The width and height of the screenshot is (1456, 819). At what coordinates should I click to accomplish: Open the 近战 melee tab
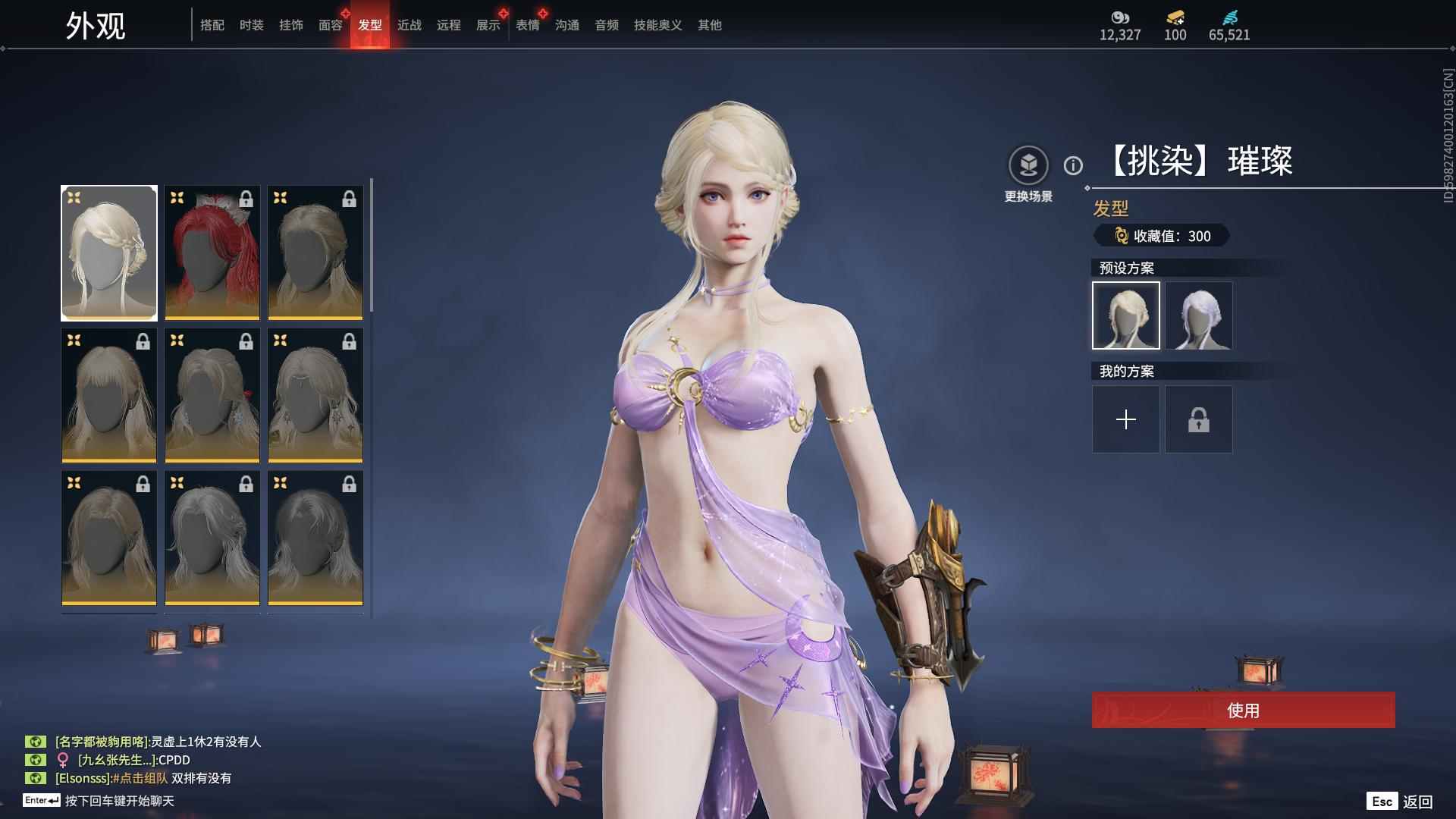pyautogui.click(x=409, y=25)
